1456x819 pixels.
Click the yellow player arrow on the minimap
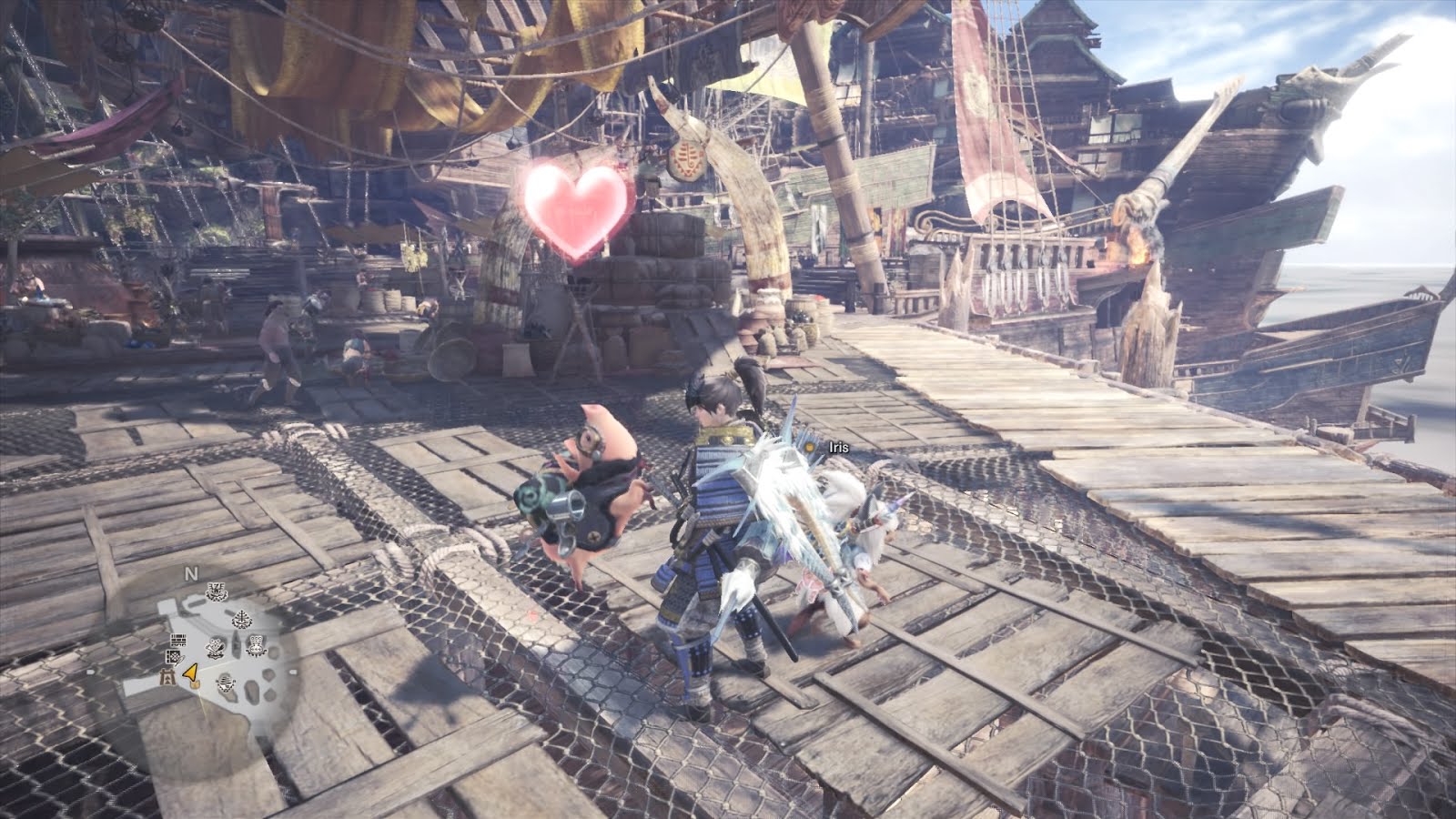tap(190, 674)
